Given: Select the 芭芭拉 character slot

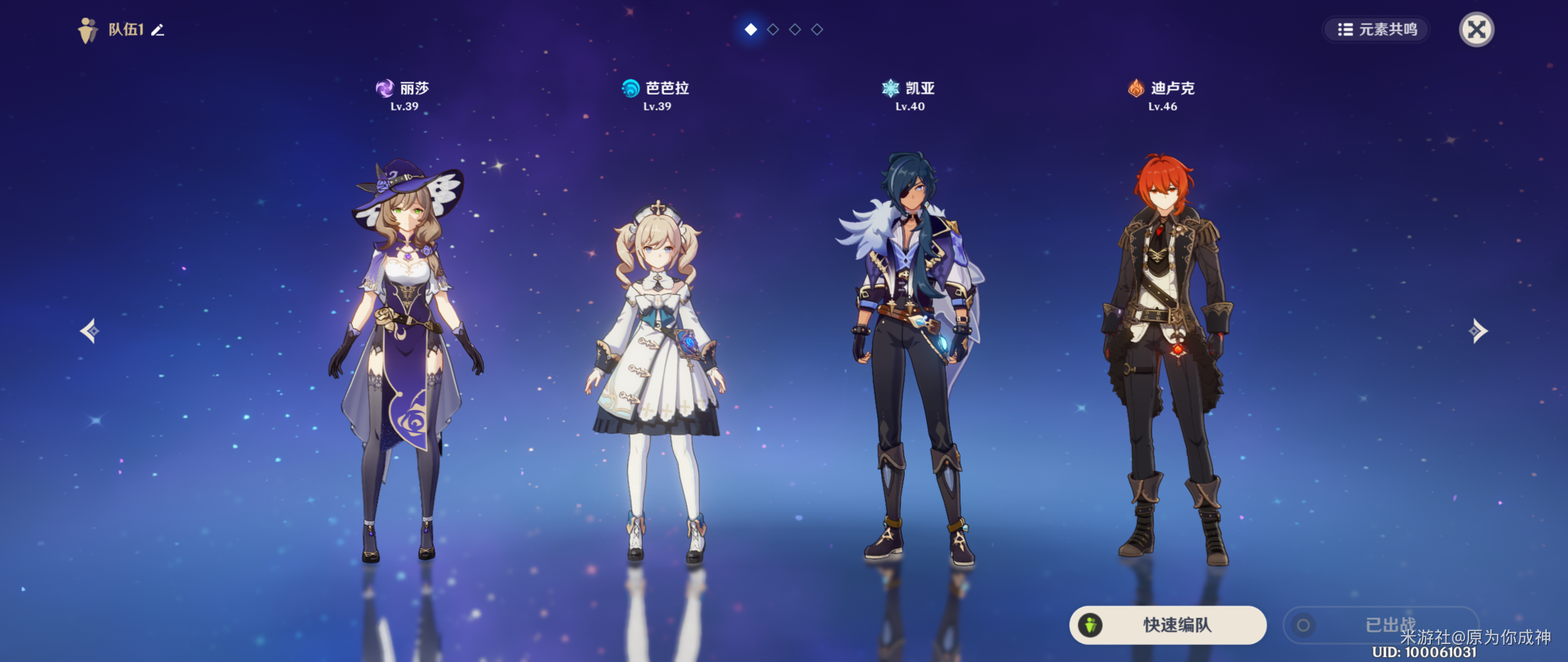Looking at the screenshot, I should click(x=657, y=376).
